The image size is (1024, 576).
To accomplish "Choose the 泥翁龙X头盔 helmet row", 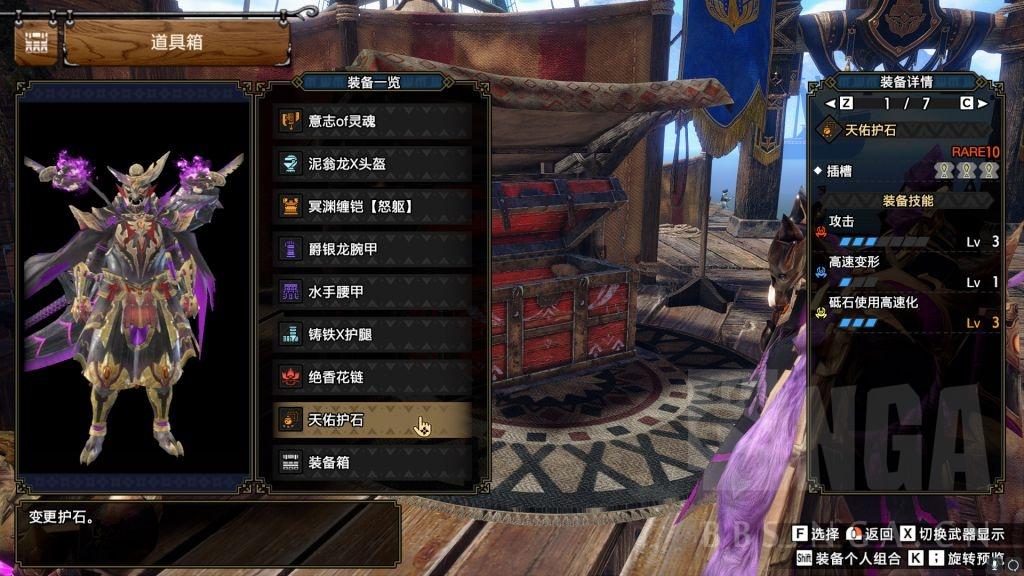I will (372, 164).
